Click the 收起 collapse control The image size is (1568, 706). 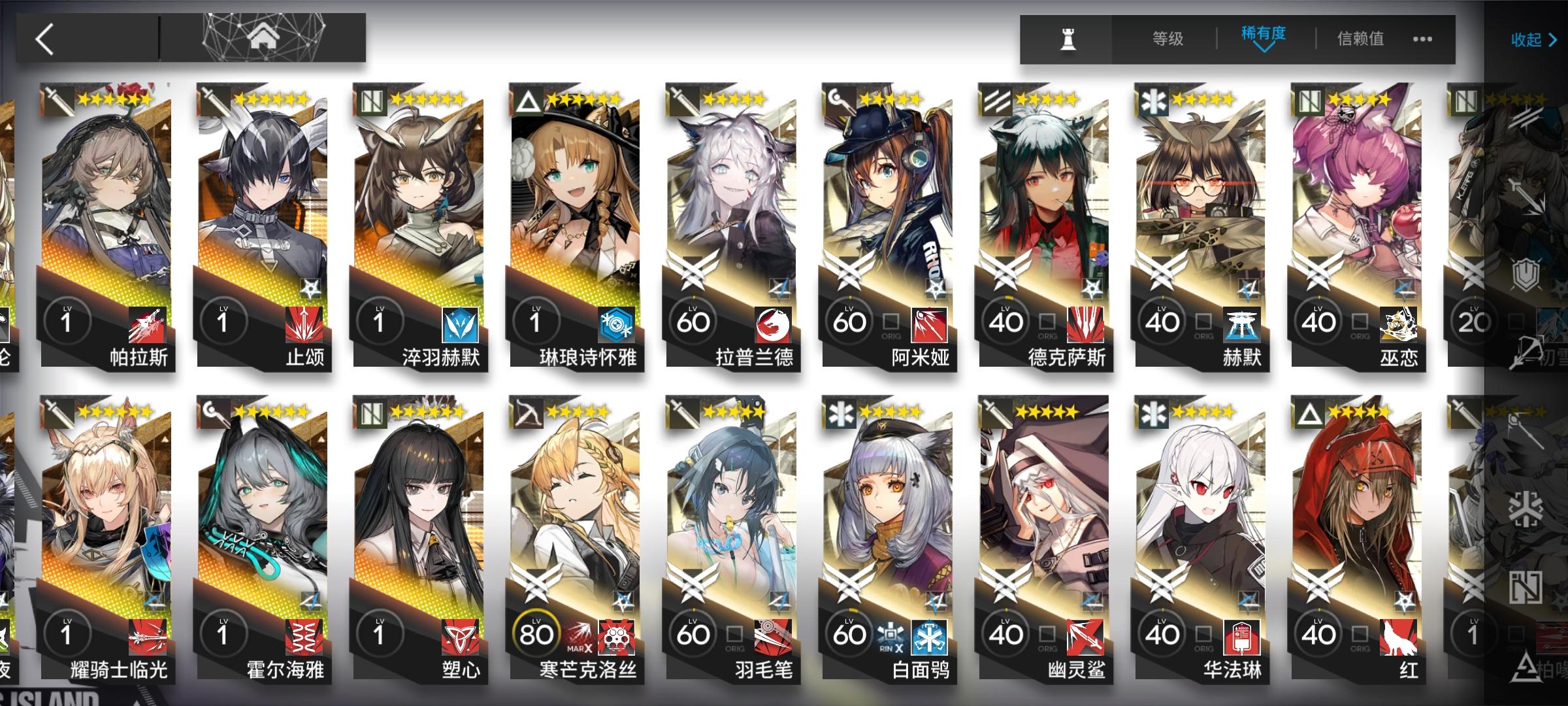1527,41
